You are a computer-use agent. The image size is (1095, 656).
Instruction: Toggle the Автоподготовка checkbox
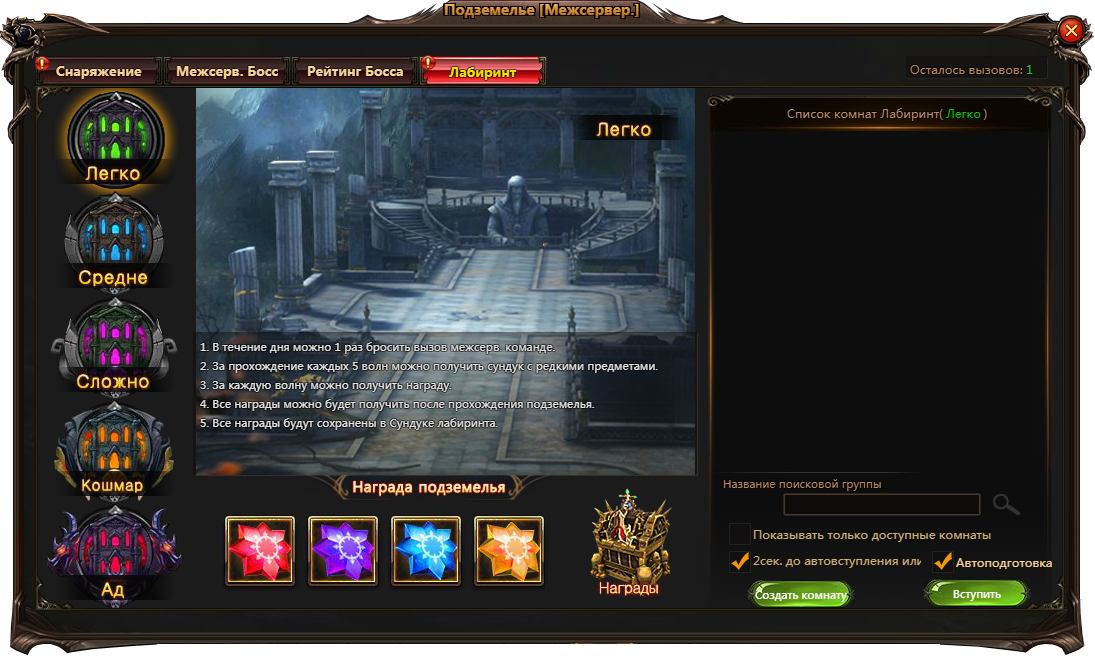point(942,562)
